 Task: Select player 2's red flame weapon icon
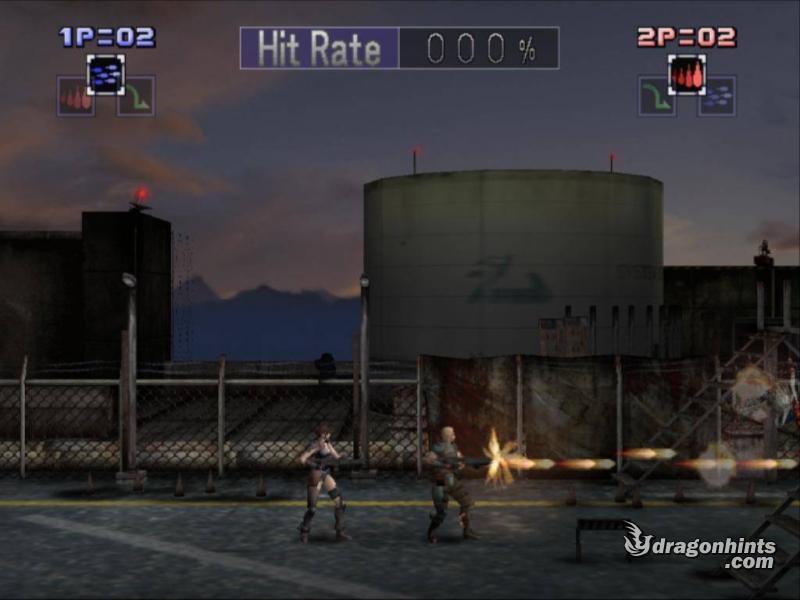[686, 74]
